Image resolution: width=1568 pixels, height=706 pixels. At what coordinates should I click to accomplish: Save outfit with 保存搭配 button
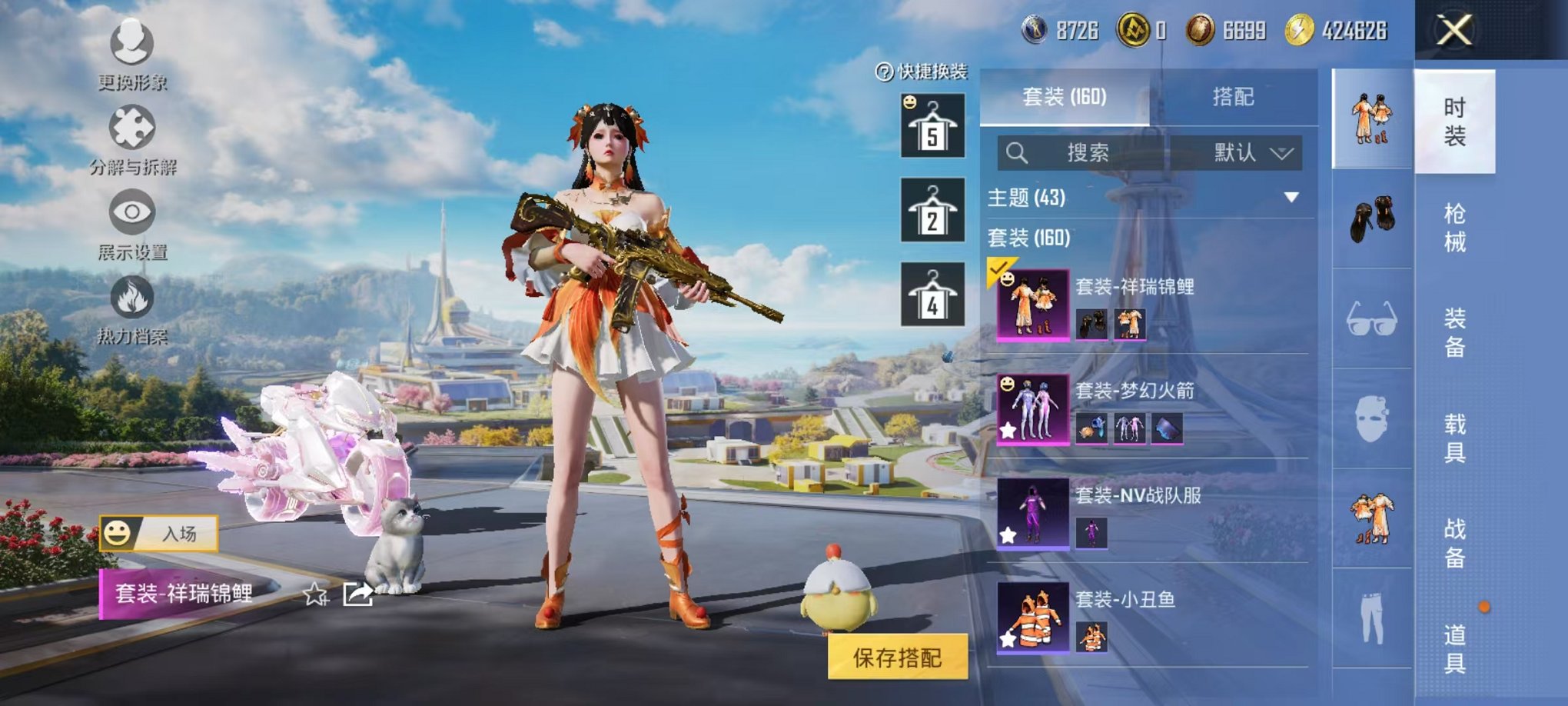click(897, 658)
